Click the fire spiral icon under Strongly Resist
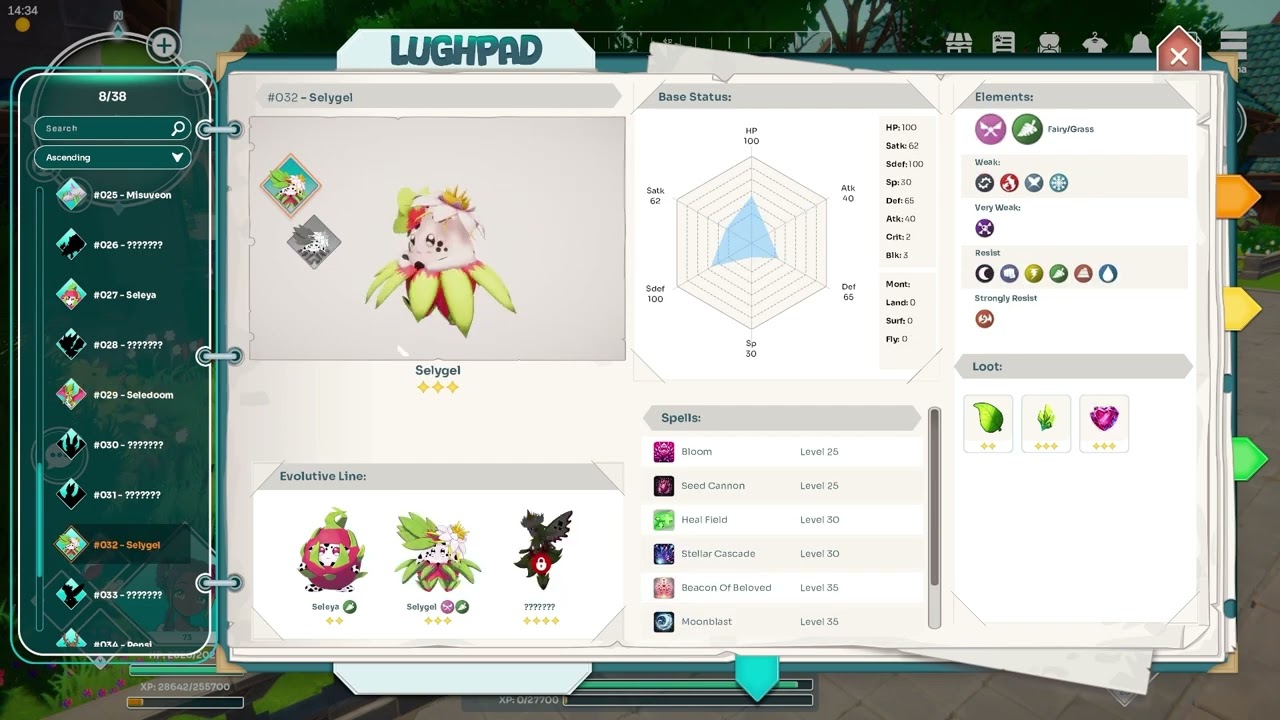 tap(985, 318)
